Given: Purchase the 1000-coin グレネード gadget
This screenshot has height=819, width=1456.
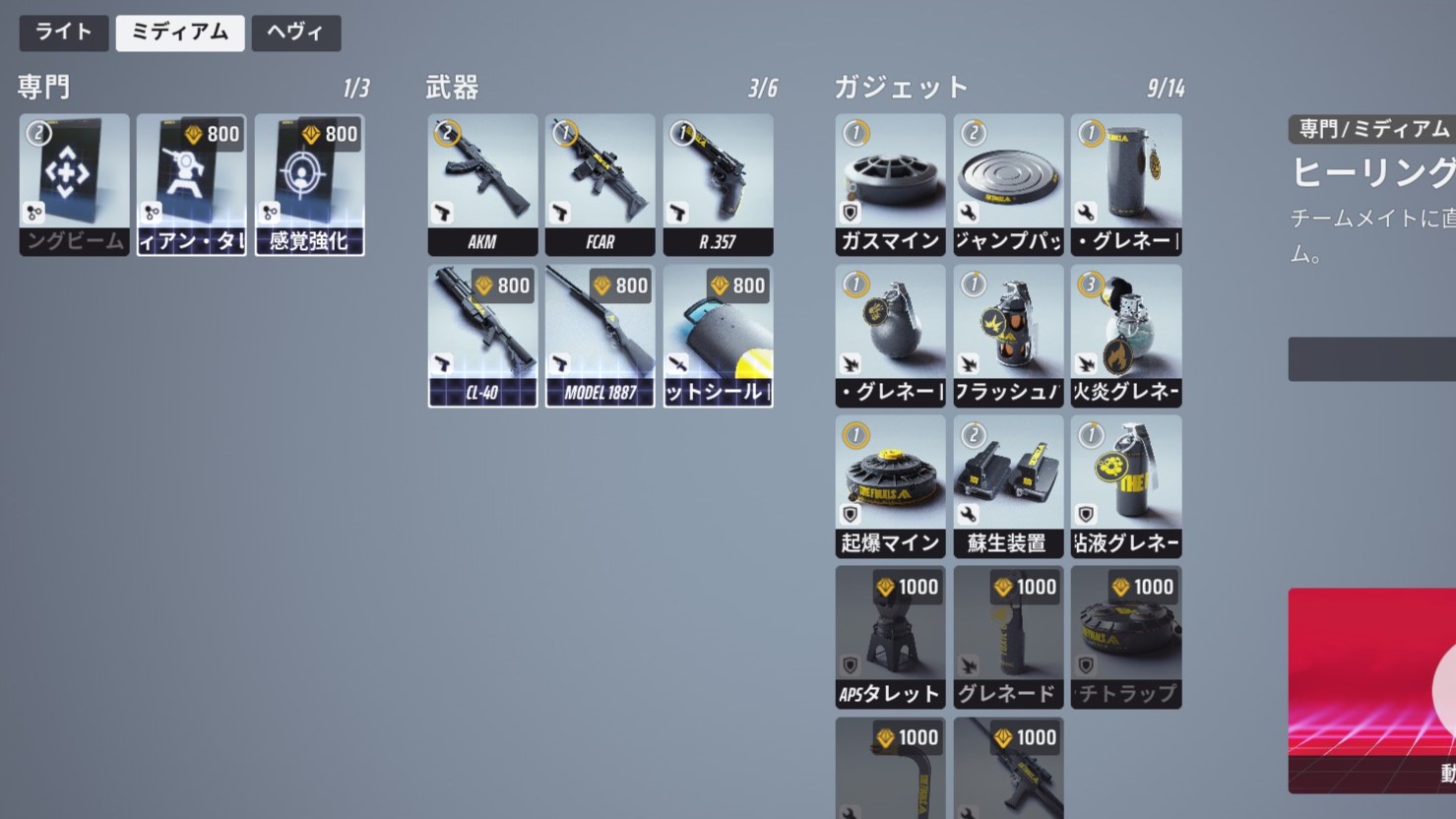Looking at the screenshot, I should point(1007,636).
